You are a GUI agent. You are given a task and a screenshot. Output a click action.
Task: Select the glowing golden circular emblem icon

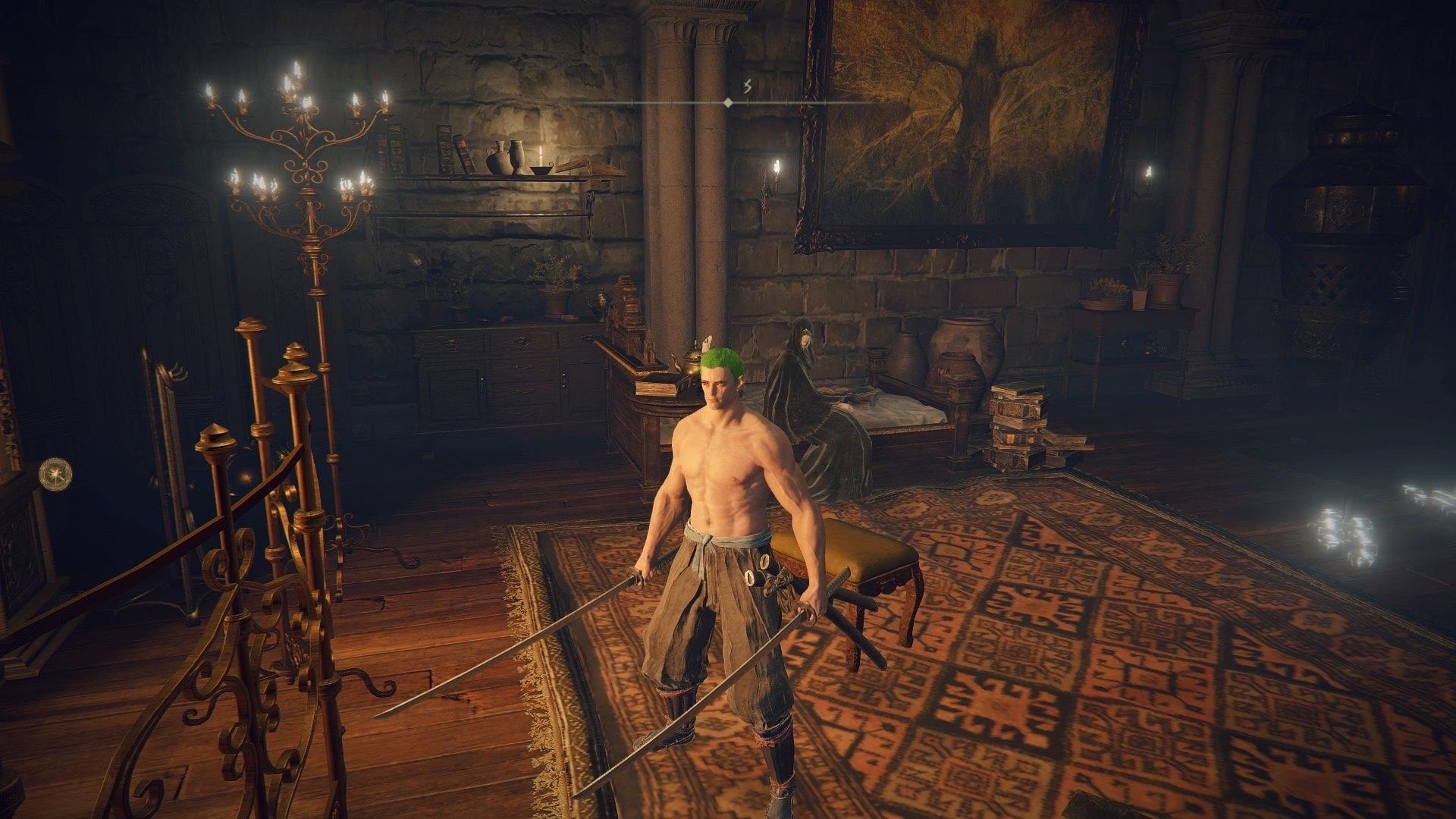tap(55, 472)
